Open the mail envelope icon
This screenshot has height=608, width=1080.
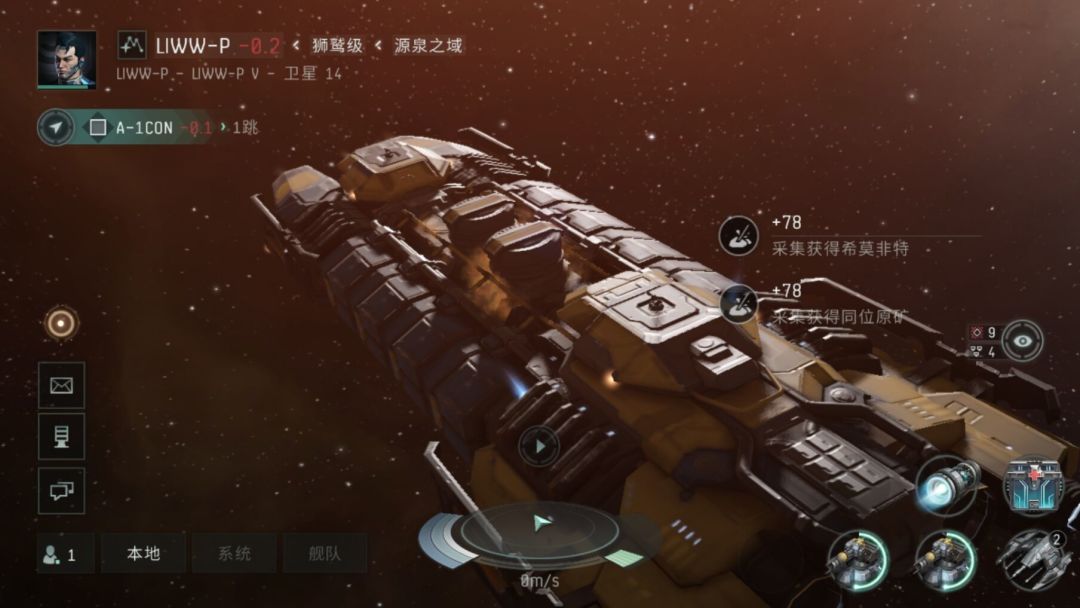click(61, 385)
